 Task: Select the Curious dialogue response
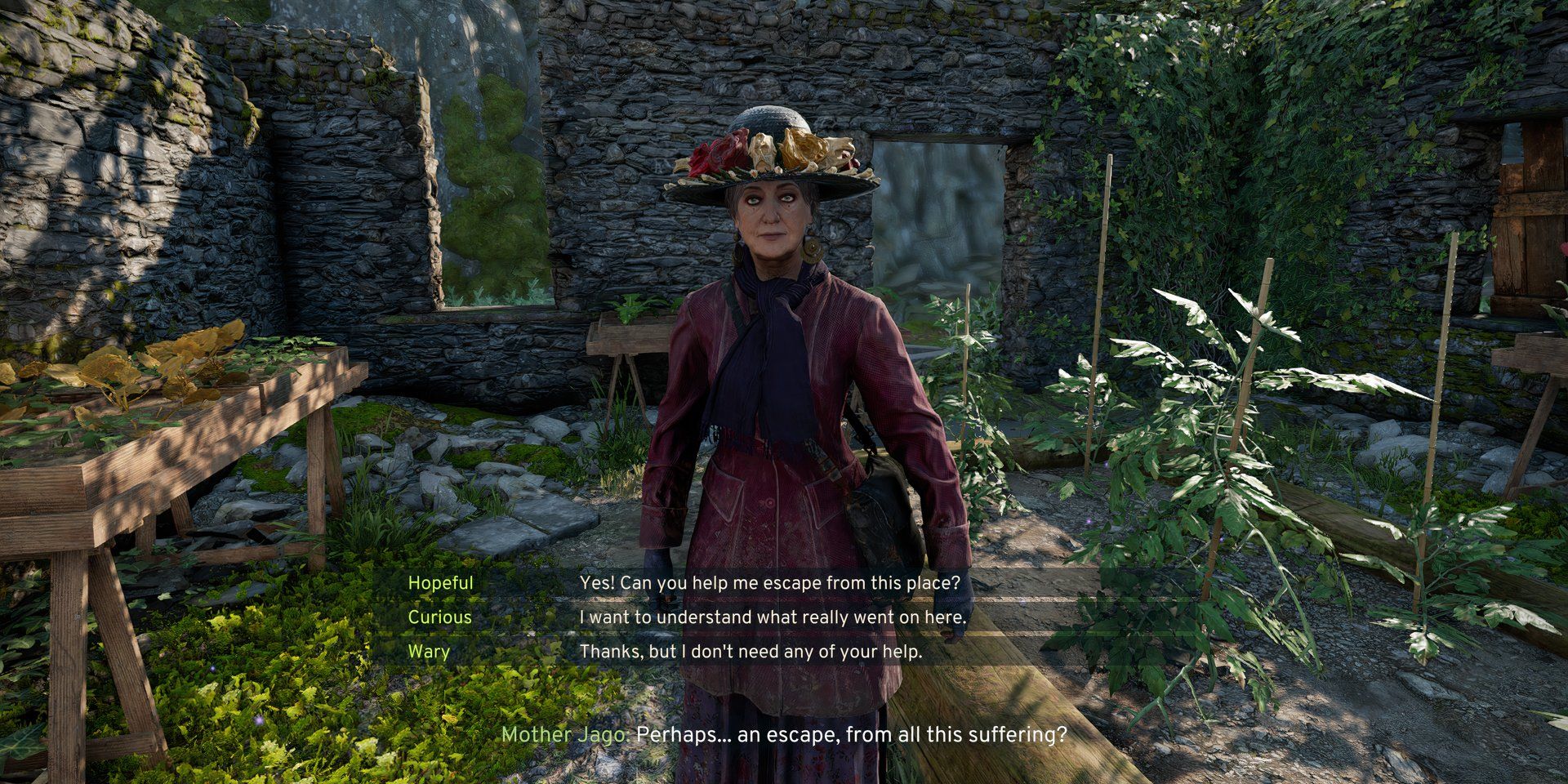772,617
